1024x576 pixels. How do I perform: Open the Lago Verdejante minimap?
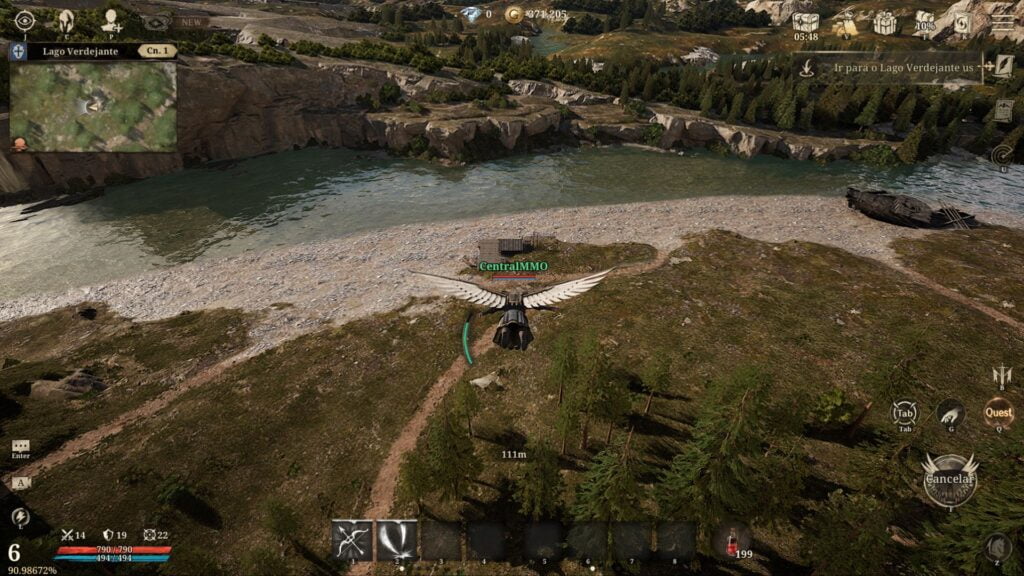click(93, 106)
